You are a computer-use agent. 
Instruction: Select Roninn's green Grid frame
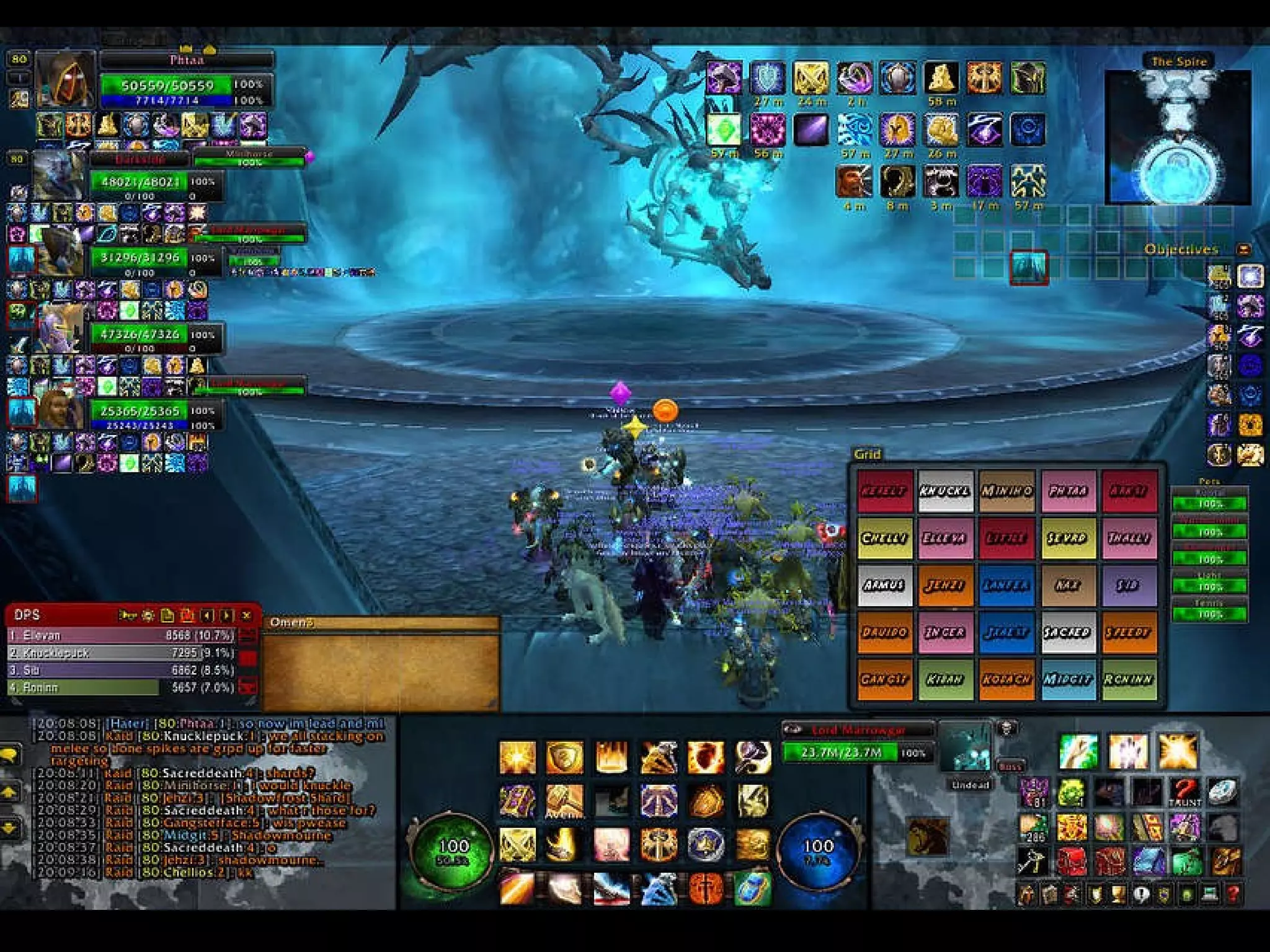point(1128,679)
